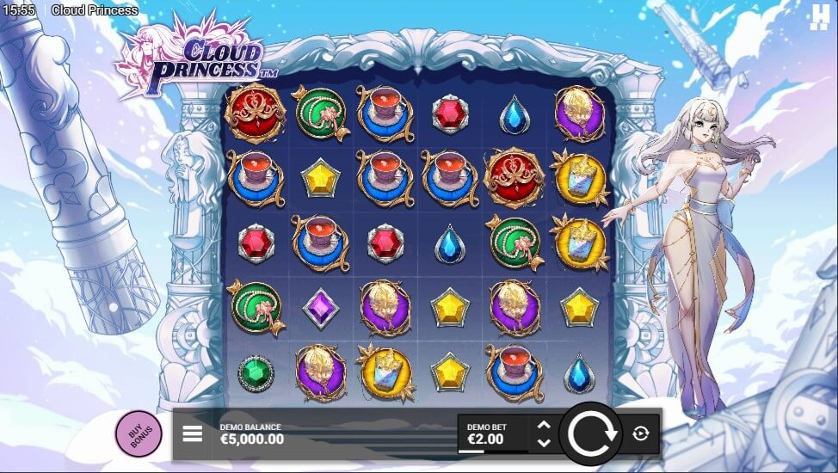Decrease the demo bet with down arrow
Screen dimensions: 838x473
click(543, 442)
